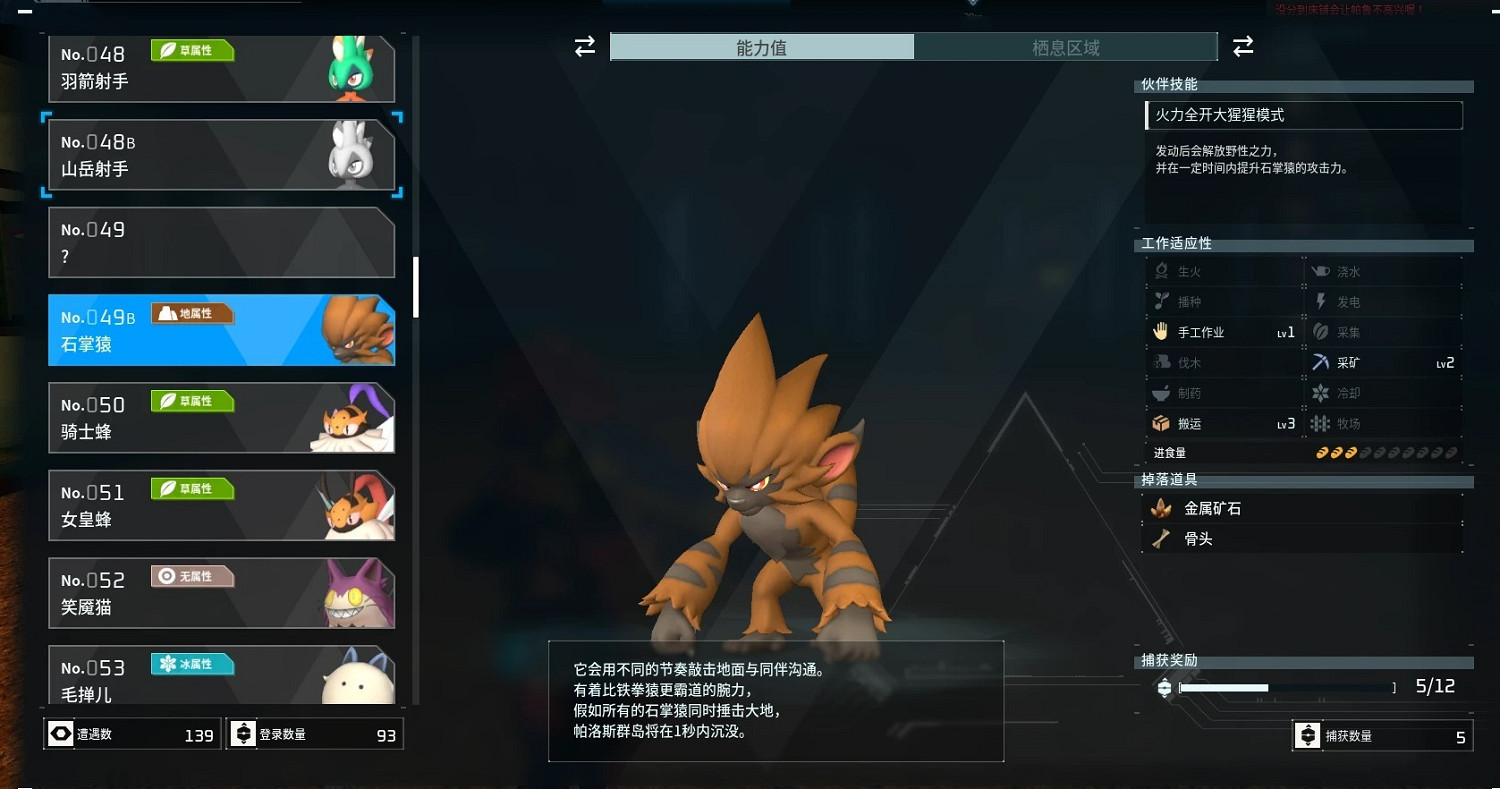Click the left swap-arrows icon beside the tabs
This screenshot has height=789, width=1500.
pyautogui.click(x=584, y=46)
